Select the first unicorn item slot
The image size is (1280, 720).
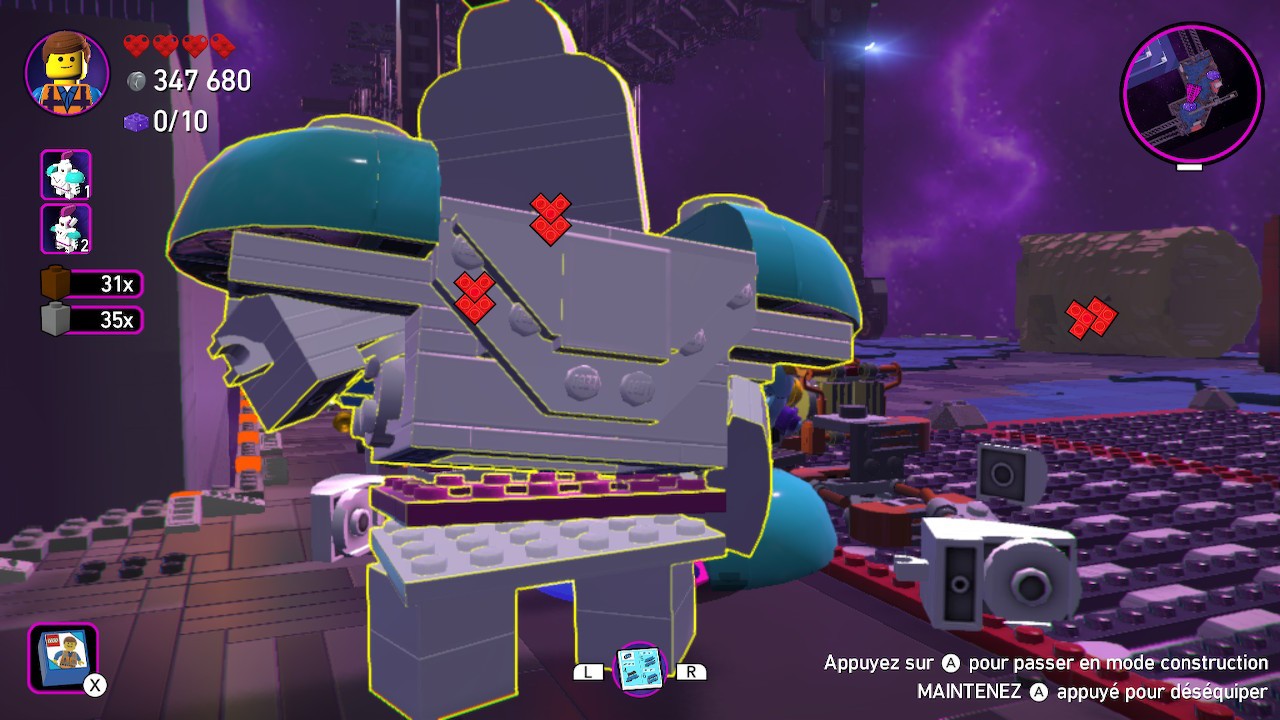click(66, 175)
